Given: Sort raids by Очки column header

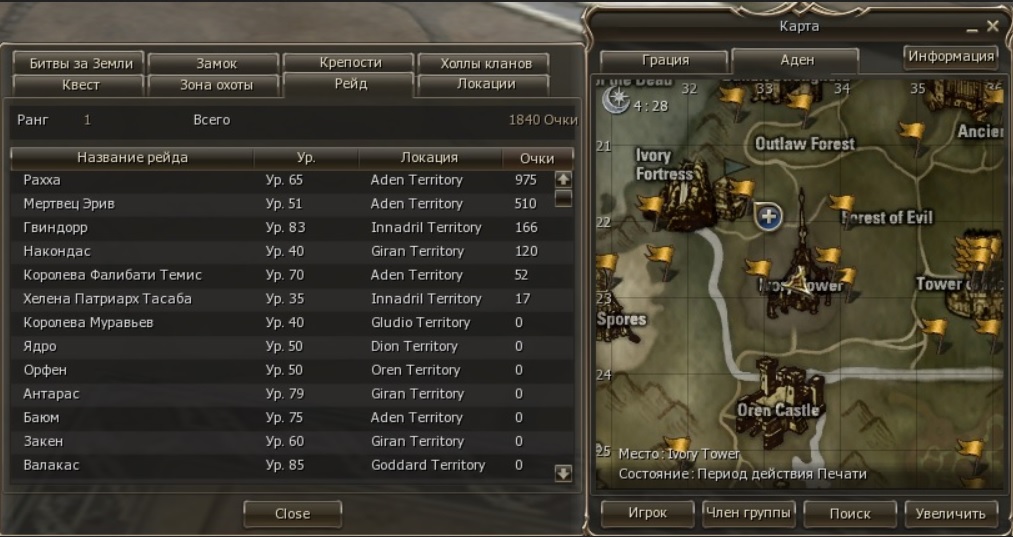Looking at the screenshot, I should coord(537,158).
